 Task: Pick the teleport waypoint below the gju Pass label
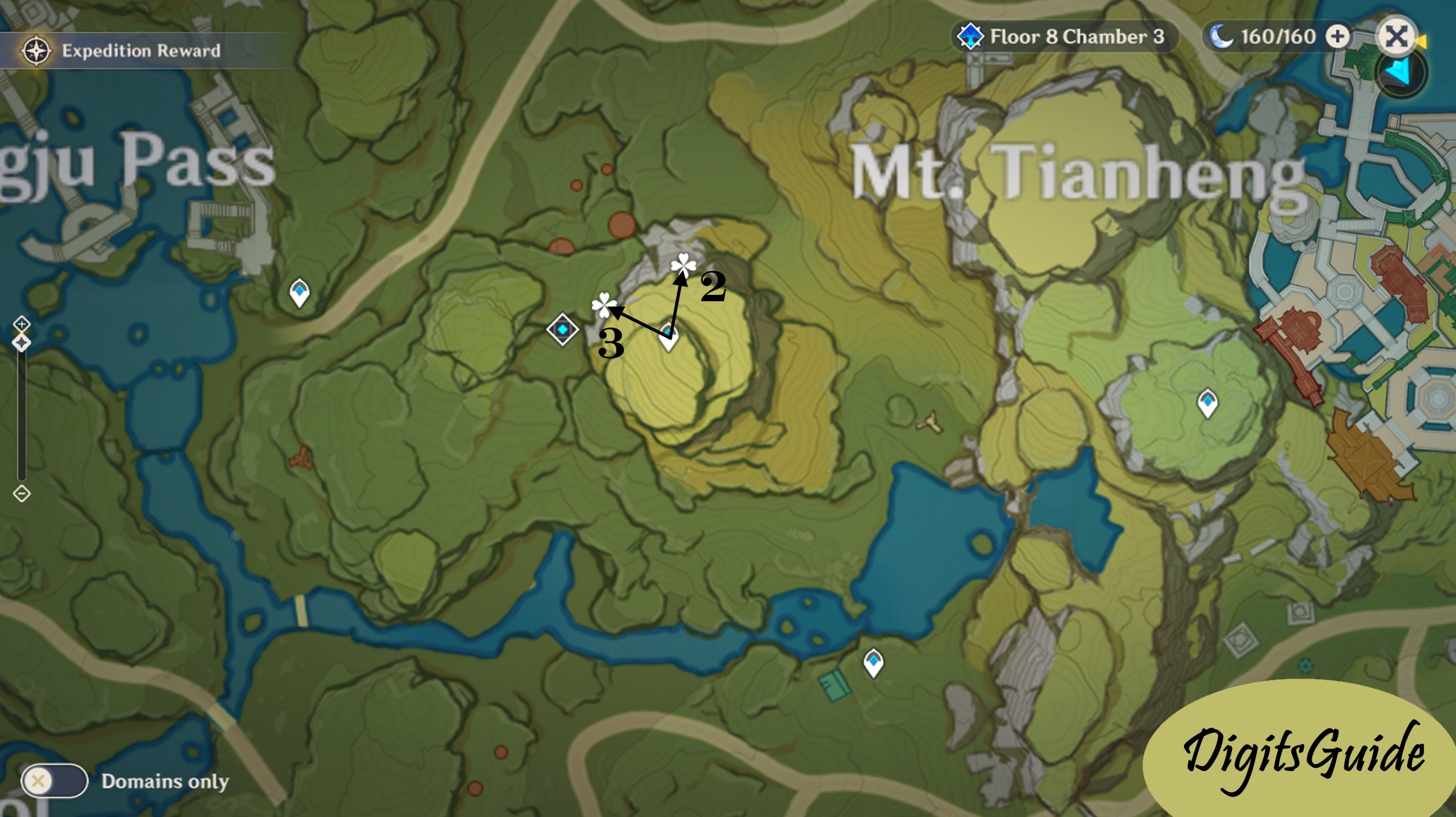[x=300, y=292]
